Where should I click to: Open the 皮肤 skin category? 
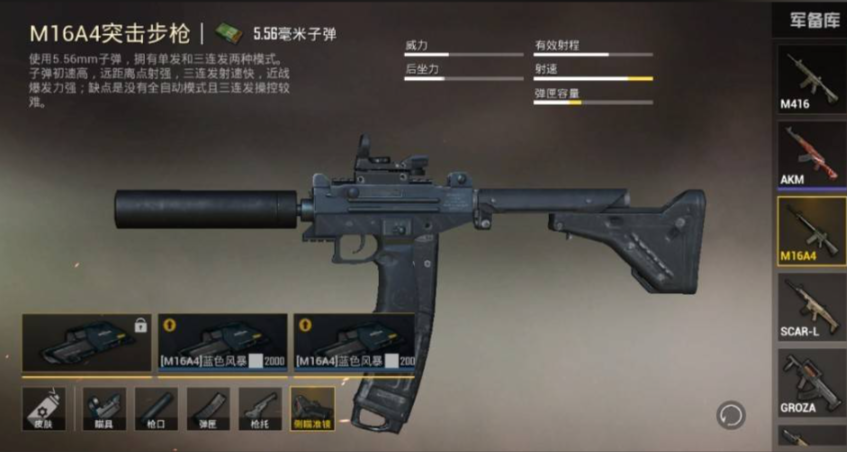(44, 409)
